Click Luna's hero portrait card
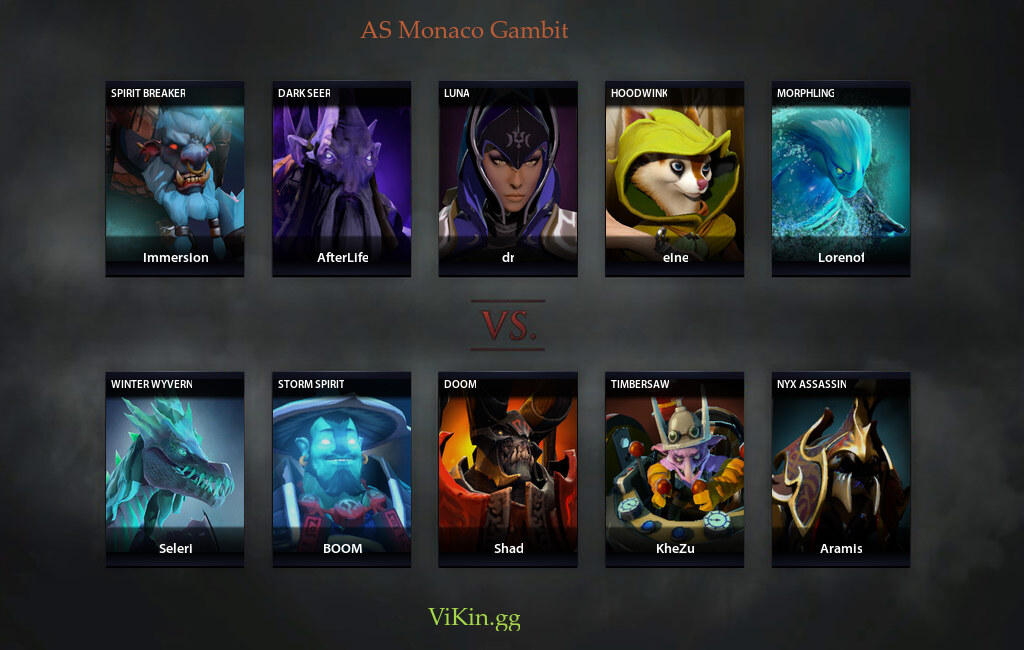 click(x=508, y=178)
